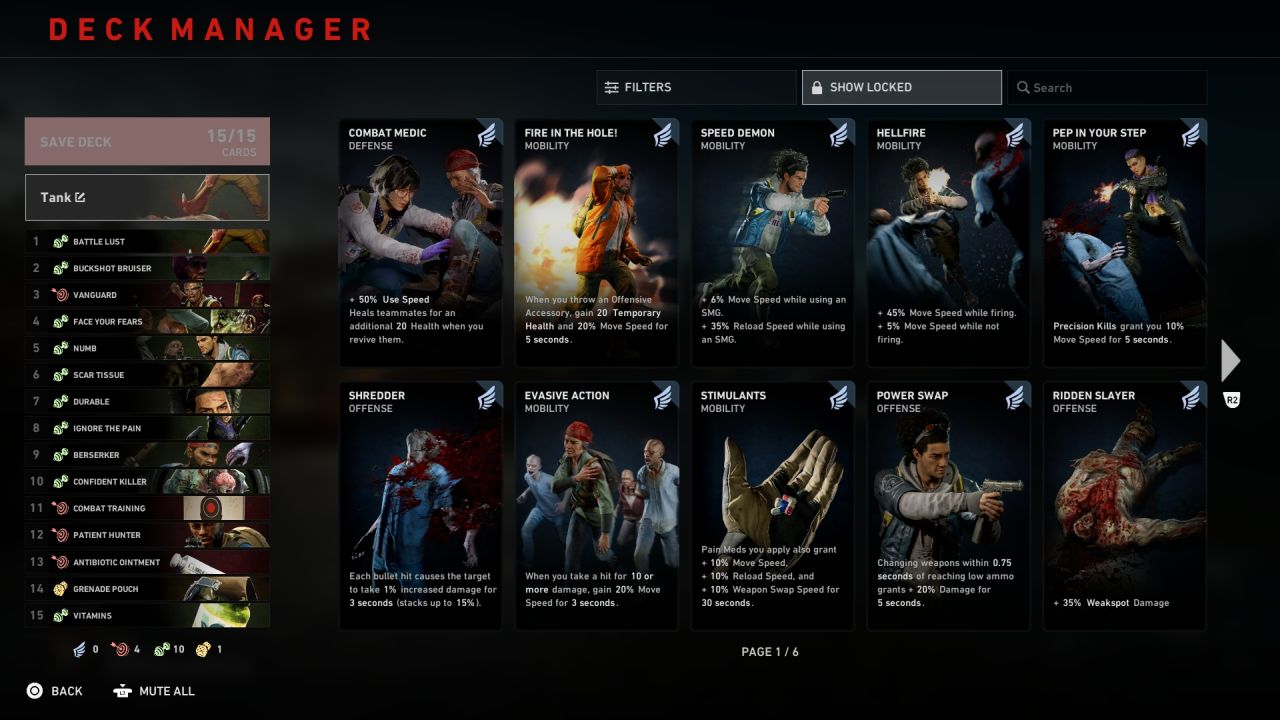
Task: Select the Shredder offense card
Action: (x=421, y=506)
